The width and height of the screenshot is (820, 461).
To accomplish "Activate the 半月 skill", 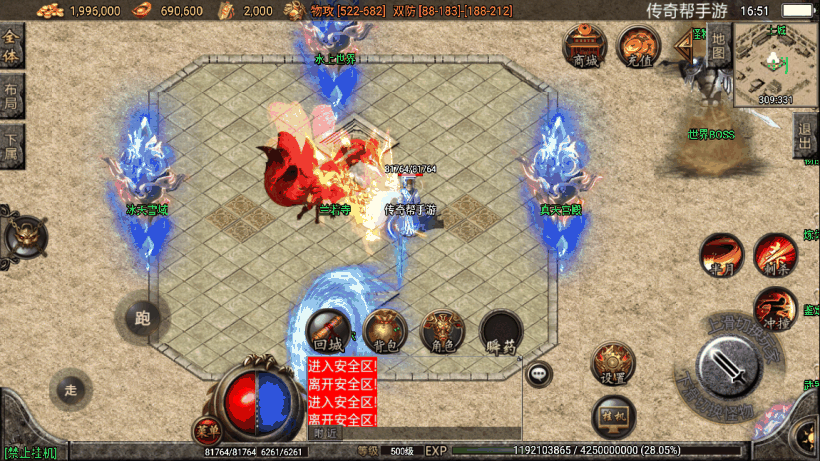I will click(x=721, y=256).
